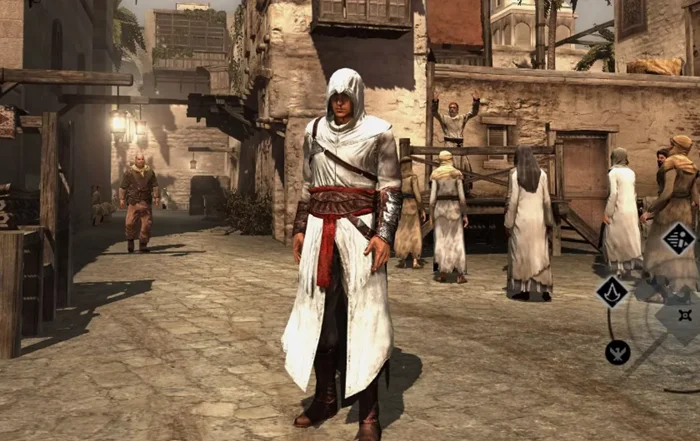Click the small crosshair marker on the minimap
This screenshot has width=700, height=441.
pyautogui.click(x=685, y=316)
